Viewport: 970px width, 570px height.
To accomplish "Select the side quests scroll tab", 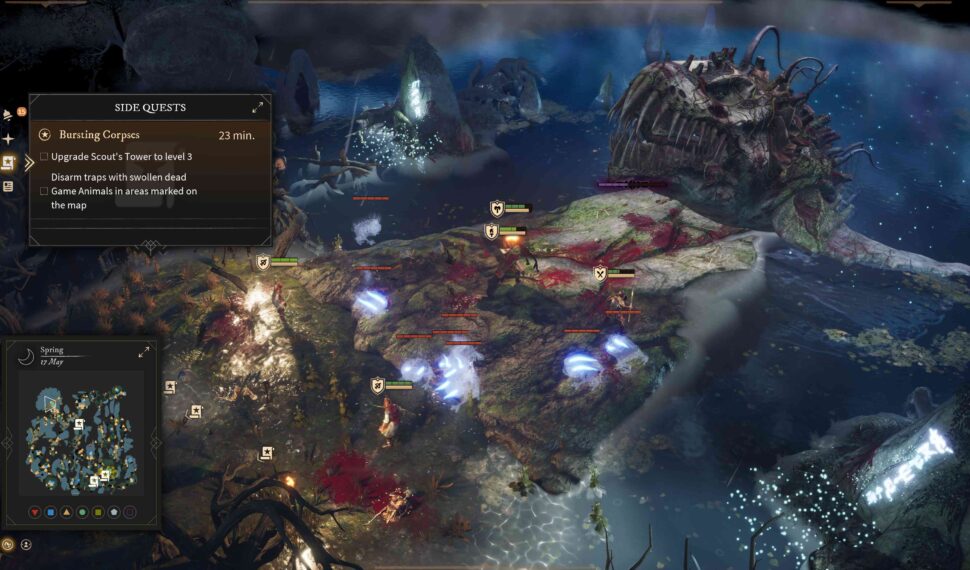I will click(8, 162).
